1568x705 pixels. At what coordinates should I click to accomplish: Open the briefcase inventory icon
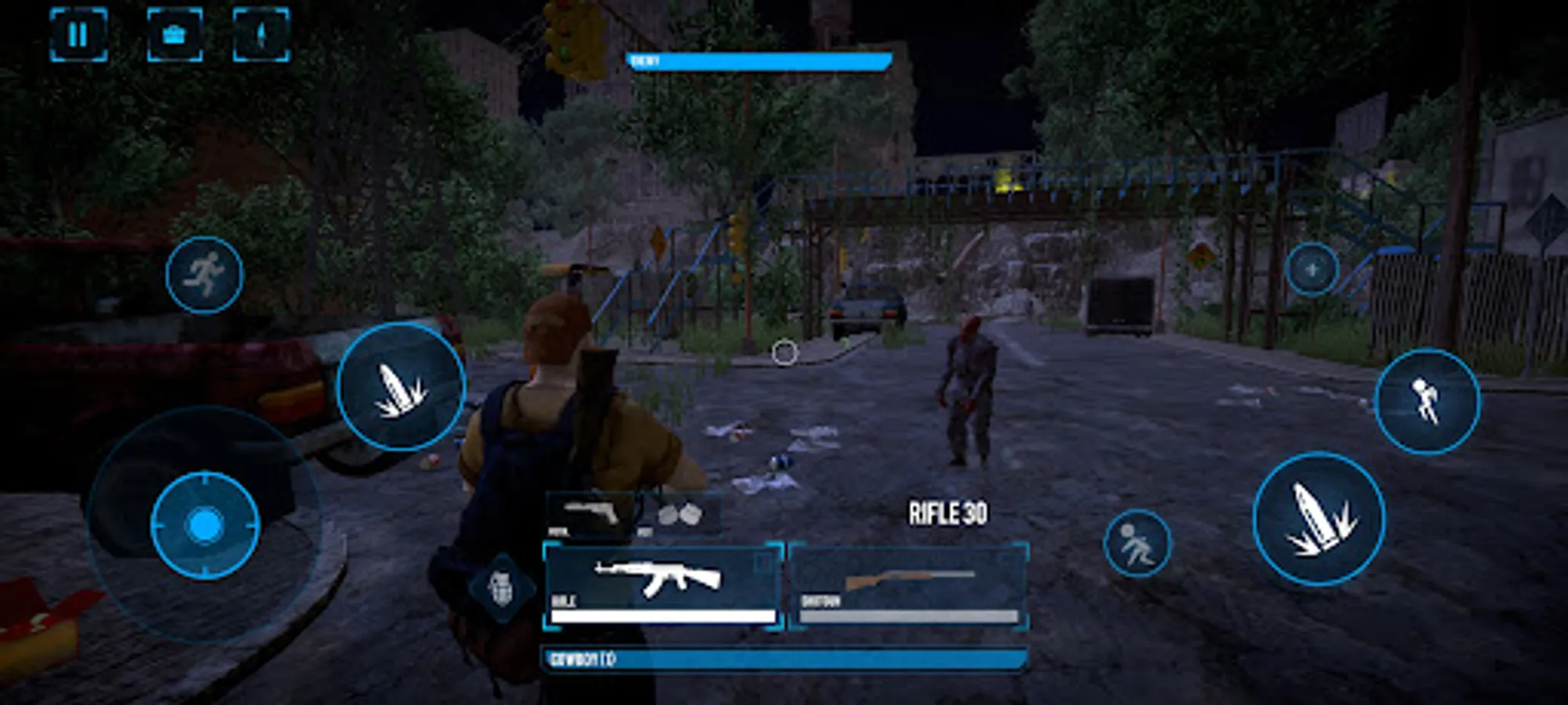(178, 34)
